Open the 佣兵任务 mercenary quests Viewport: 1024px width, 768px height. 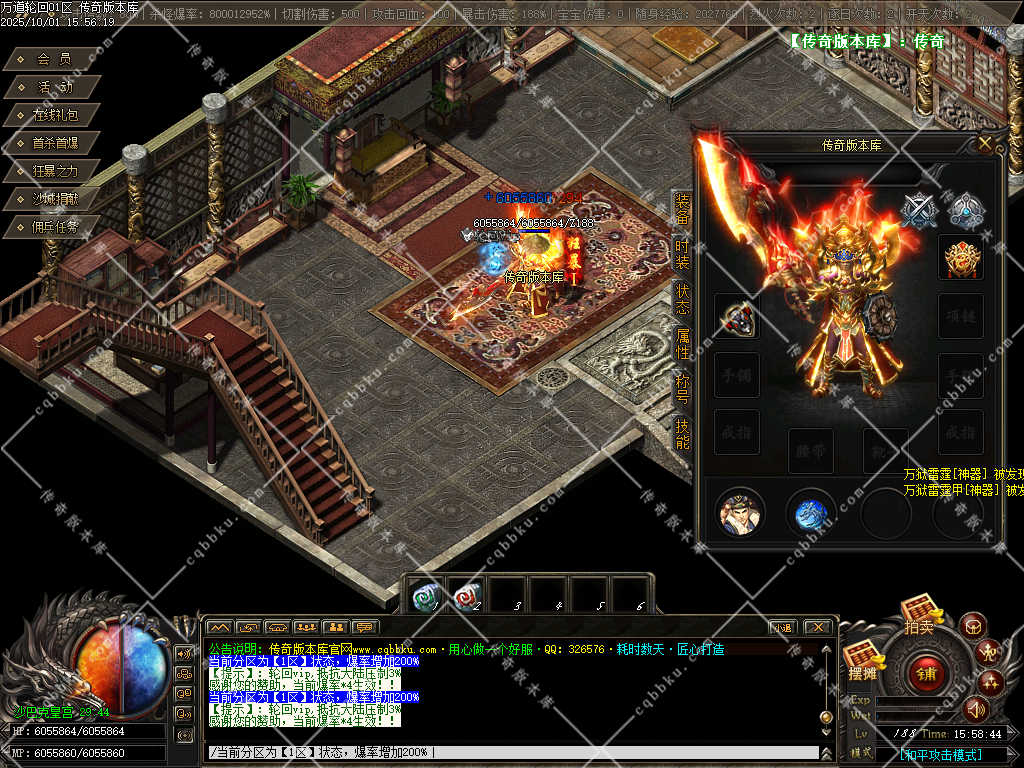point(54,227)
